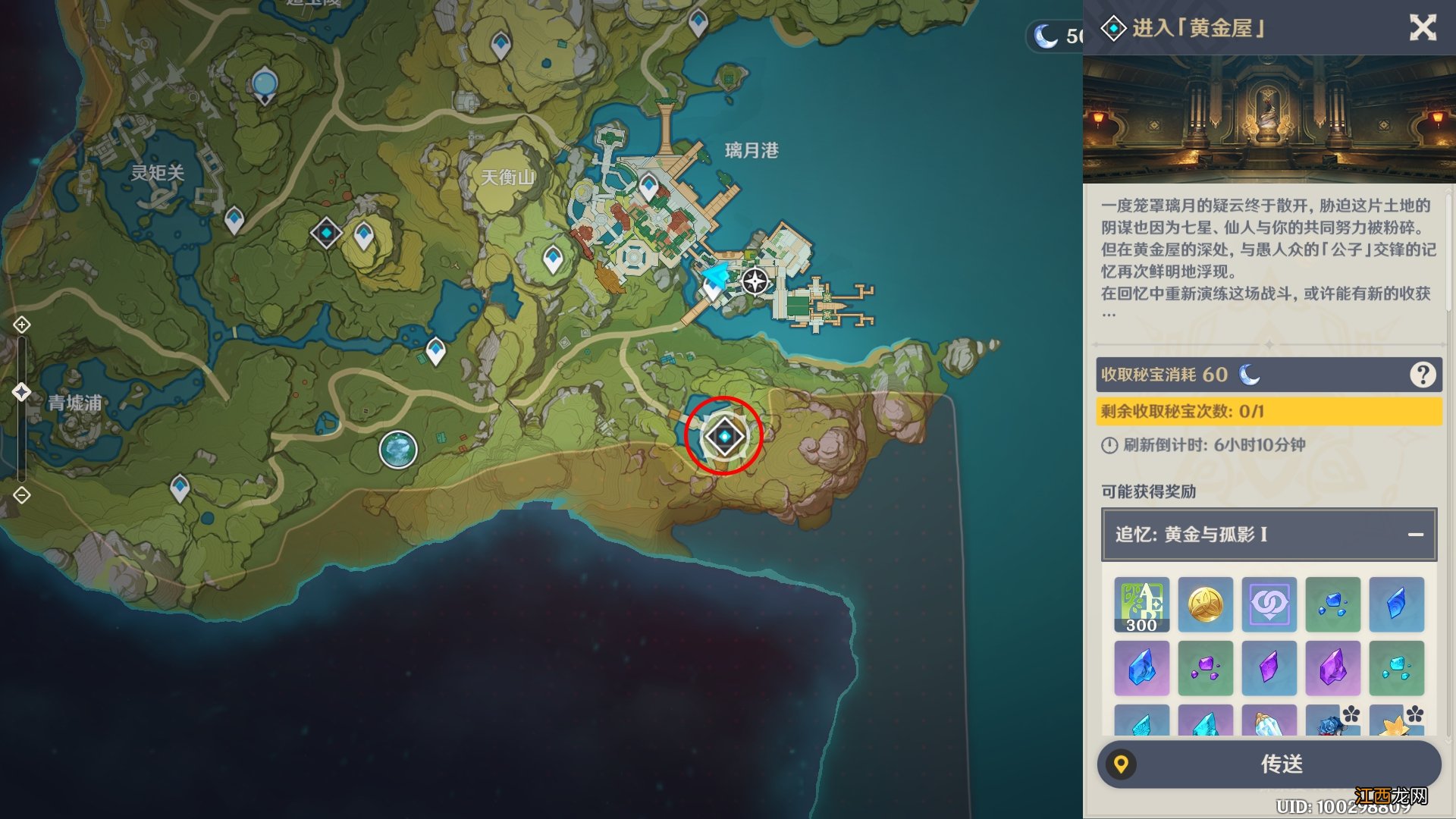This screenshot has width=1456, height=819.
Task: Click the Statue of the Seven marker
Action: click(x=264, y=83)
